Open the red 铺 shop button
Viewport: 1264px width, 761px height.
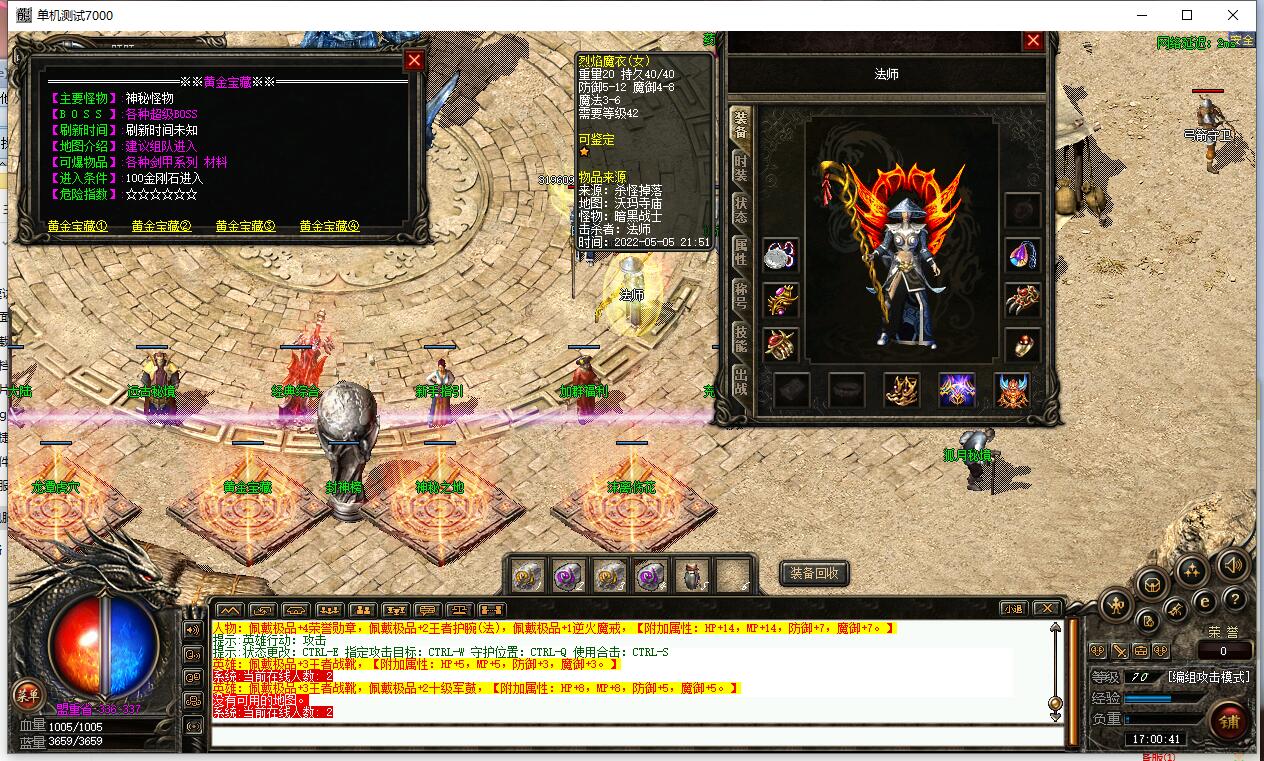point(1228,721)
